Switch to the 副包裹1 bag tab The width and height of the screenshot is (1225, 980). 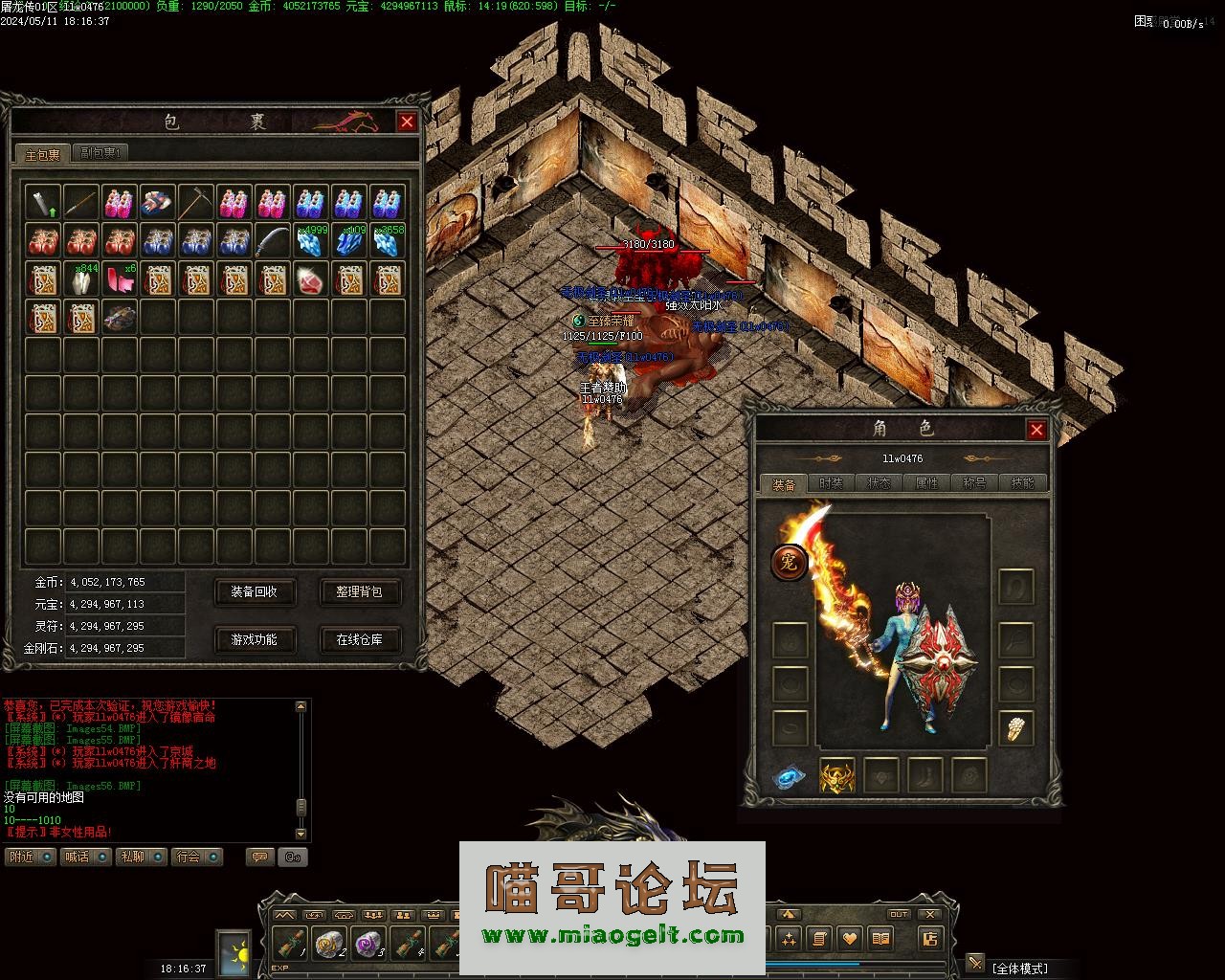click(100, 152)
